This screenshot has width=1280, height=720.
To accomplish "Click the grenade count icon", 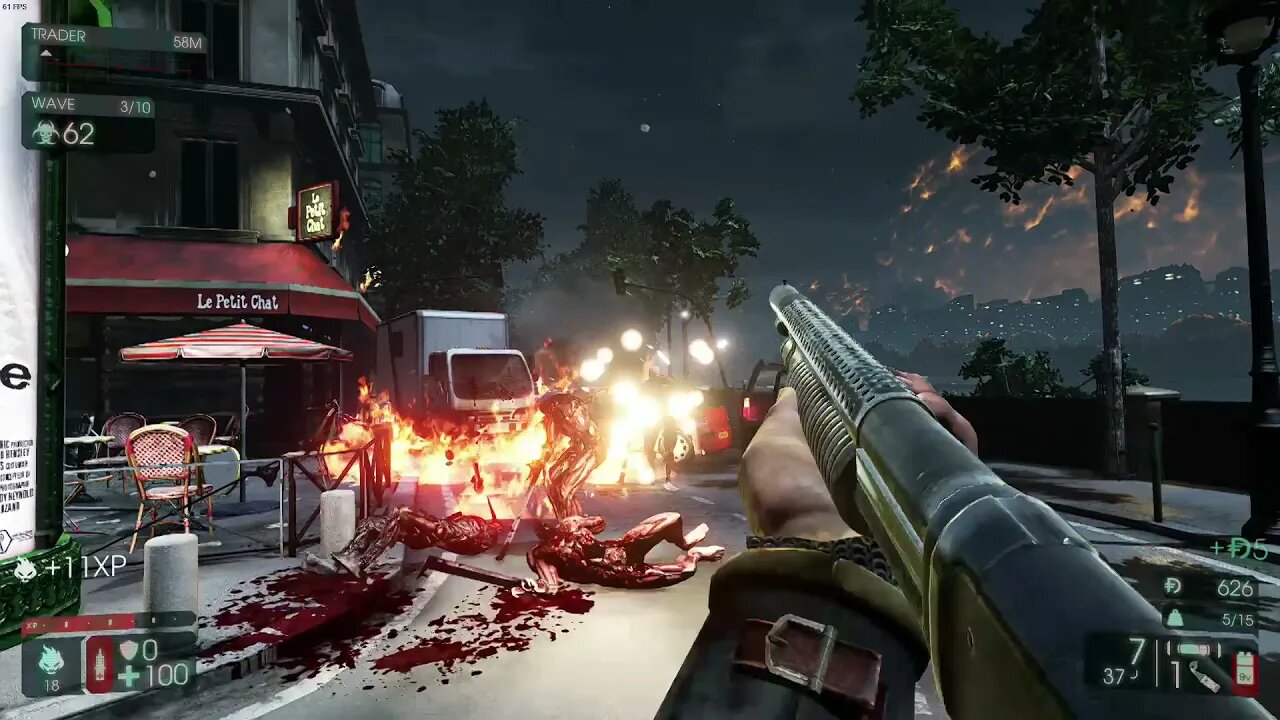I will (x=1205, y=680).
